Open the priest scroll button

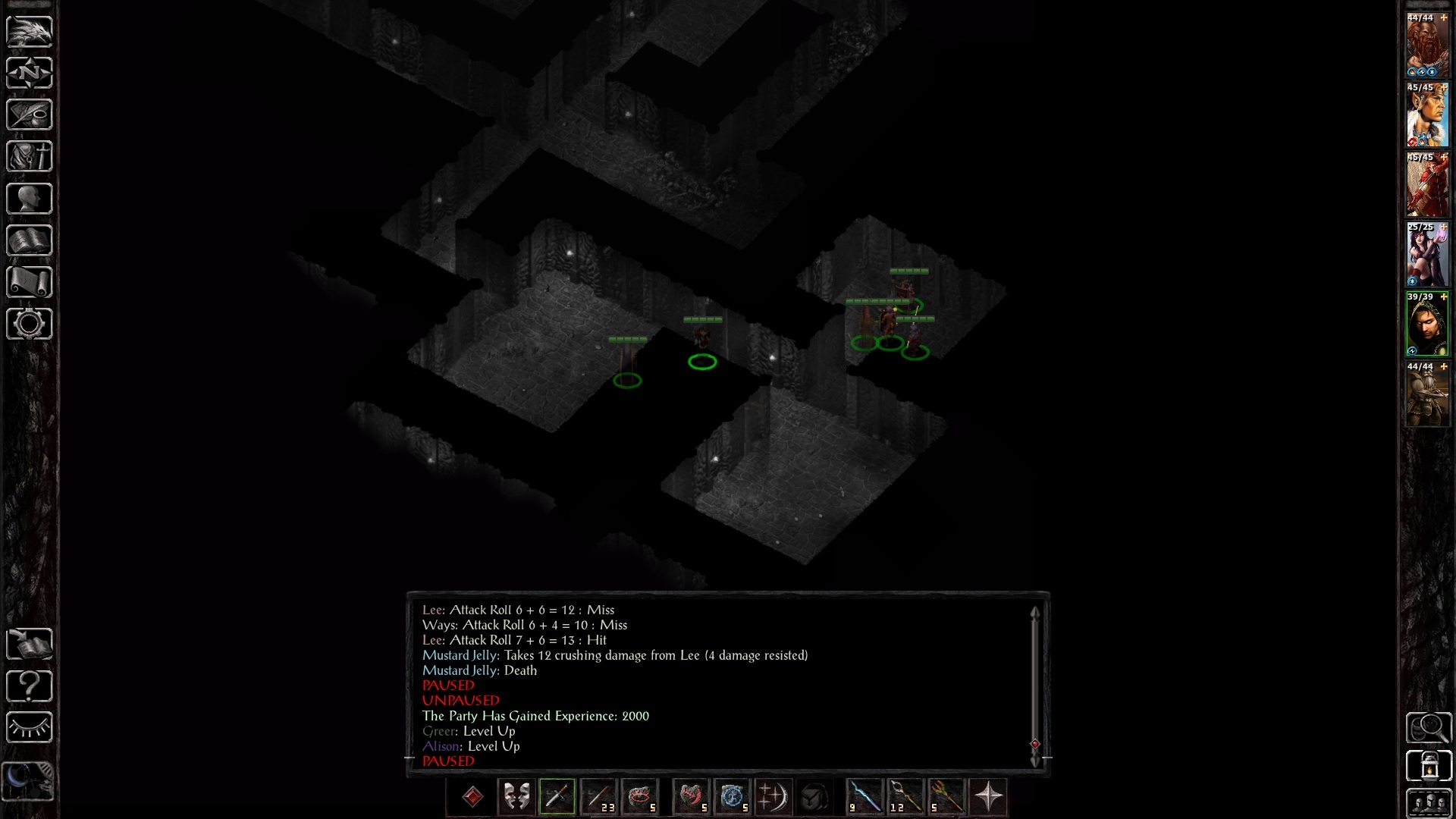coord(30,282)
